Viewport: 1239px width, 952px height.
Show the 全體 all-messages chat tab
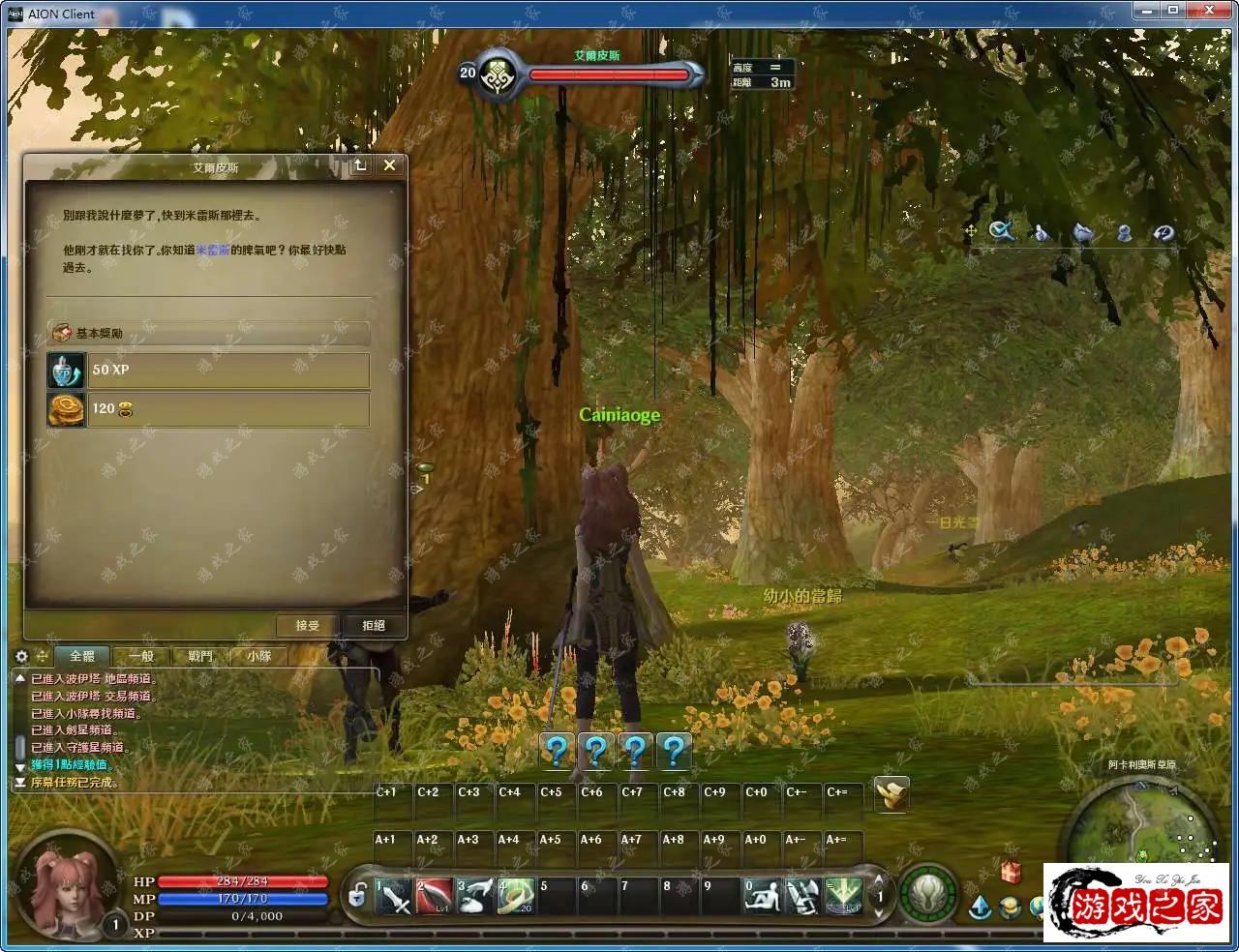click(x=82, y=656)
